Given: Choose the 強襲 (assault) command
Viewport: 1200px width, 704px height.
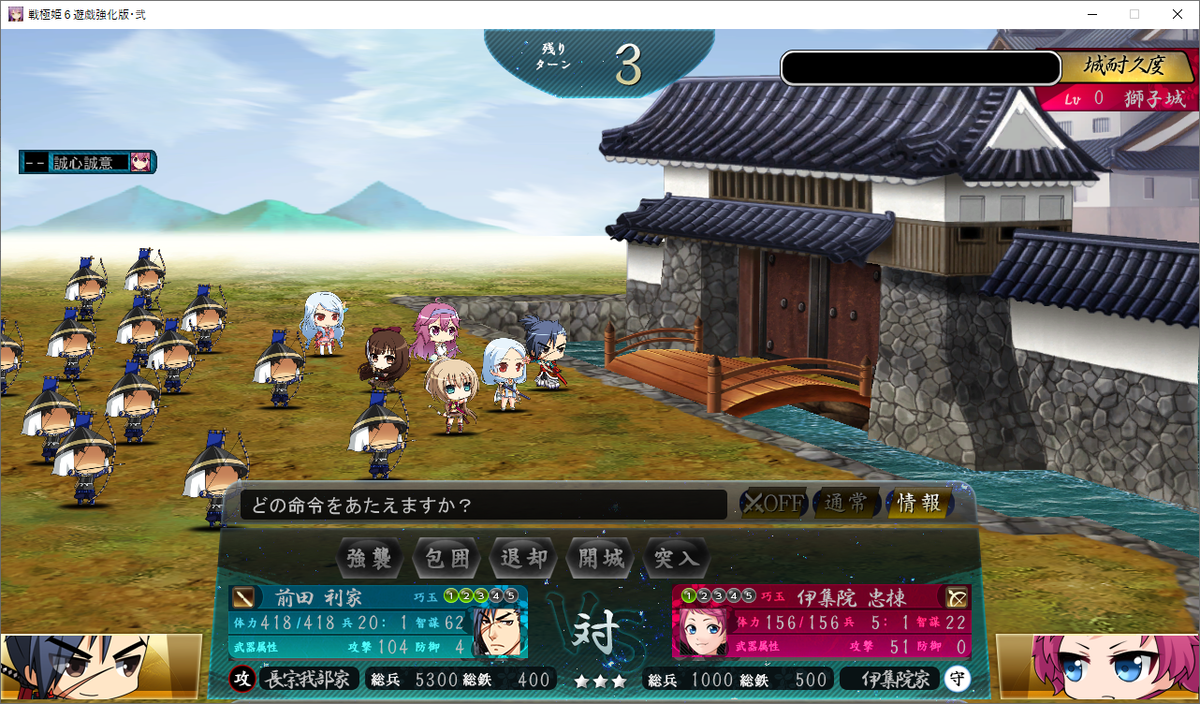Looking at the screenshot, I should (370, 557).
